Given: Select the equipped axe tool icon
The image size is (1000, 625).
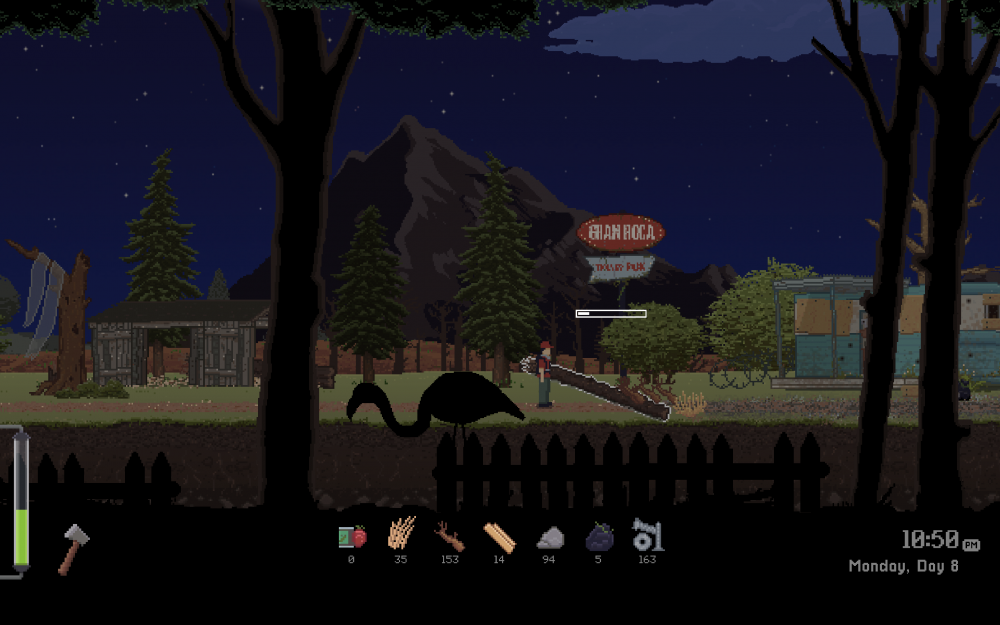Looking at the screenshot, I should [73, 549].
